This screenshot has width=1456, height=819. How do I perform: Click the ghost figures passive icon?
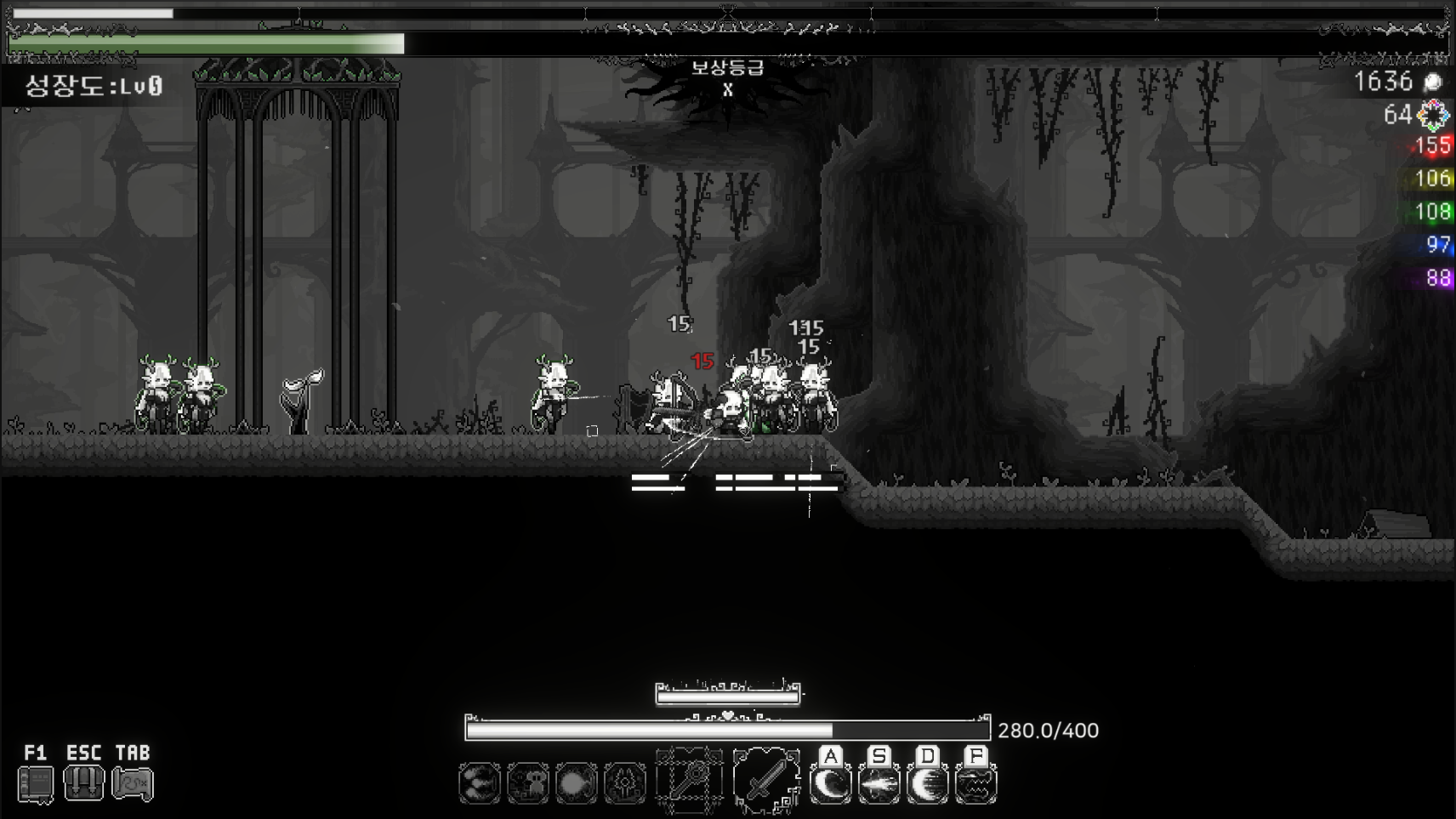[528, 783]
